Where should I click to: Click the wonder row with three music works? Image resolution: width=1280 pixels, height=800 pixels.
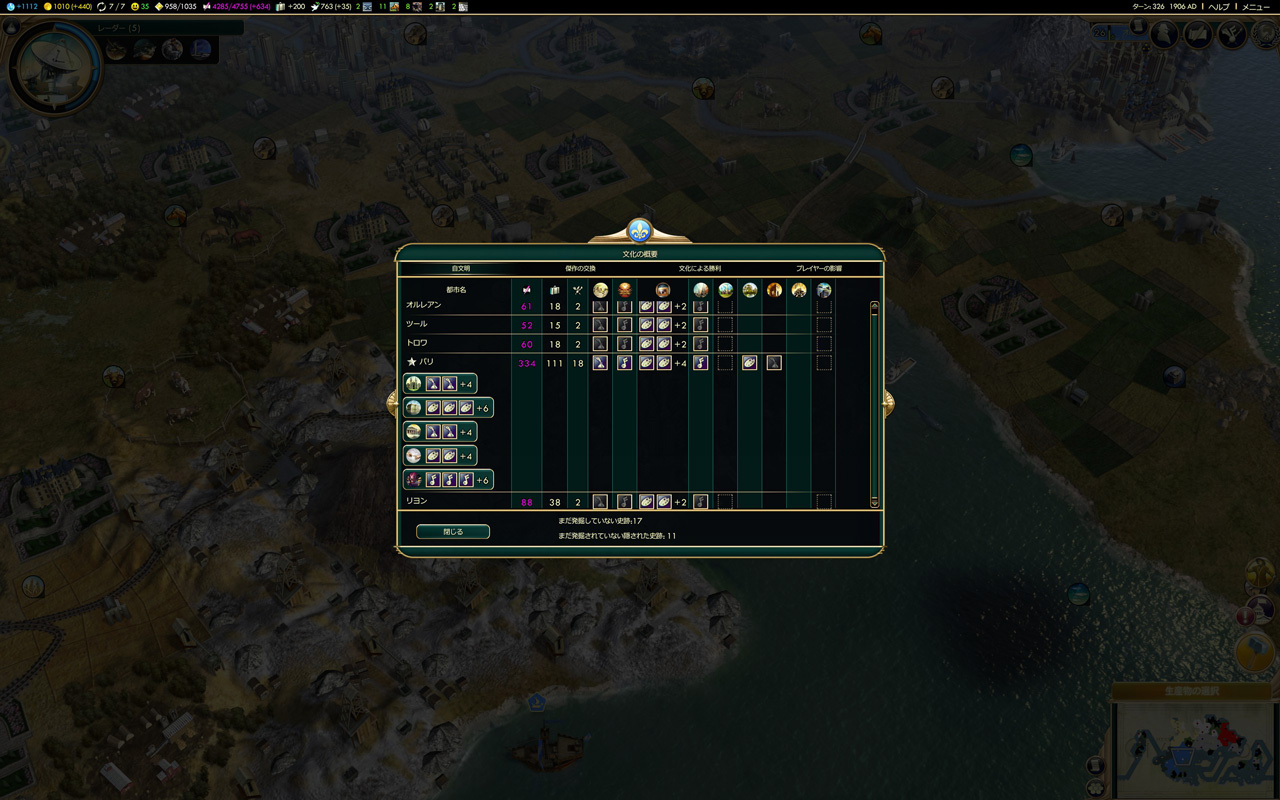(x=448, y=480)
